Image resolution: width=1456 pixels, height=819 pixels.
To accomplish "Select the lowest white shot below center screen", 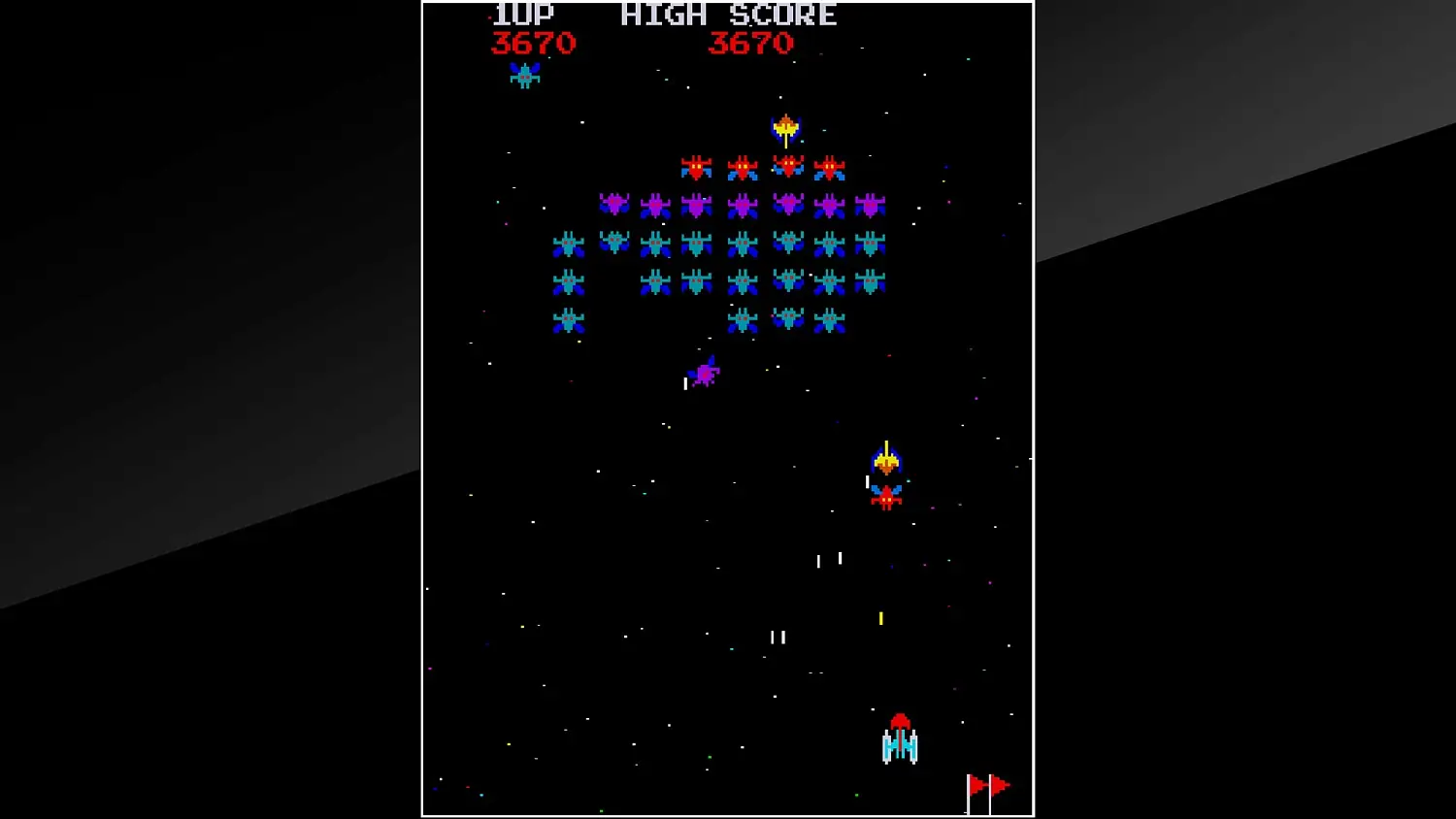I will pyautogui.click(x=778, y=638).
